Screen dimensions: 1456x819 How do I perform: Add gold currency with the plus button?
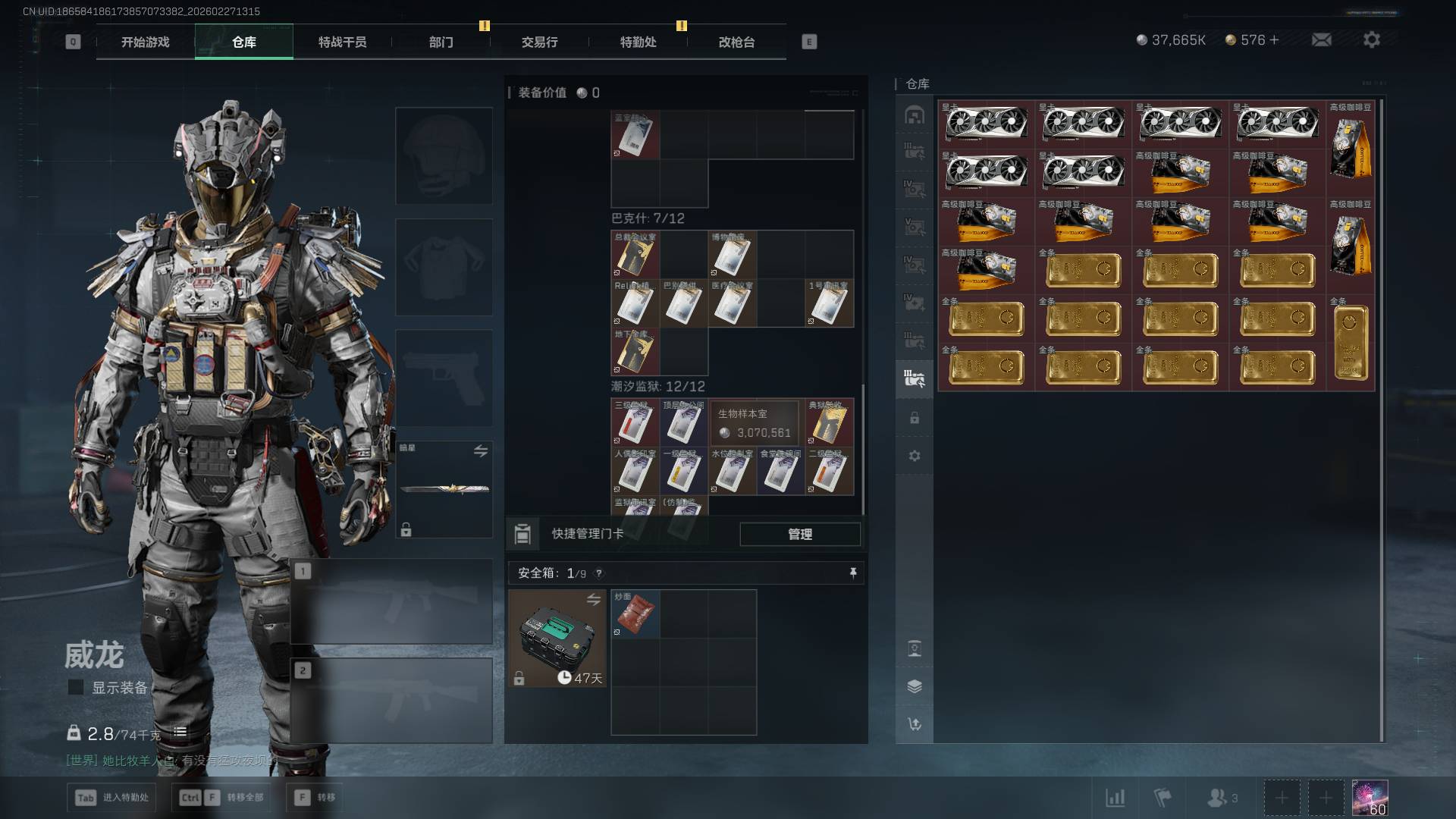(x=1274, y=39)
